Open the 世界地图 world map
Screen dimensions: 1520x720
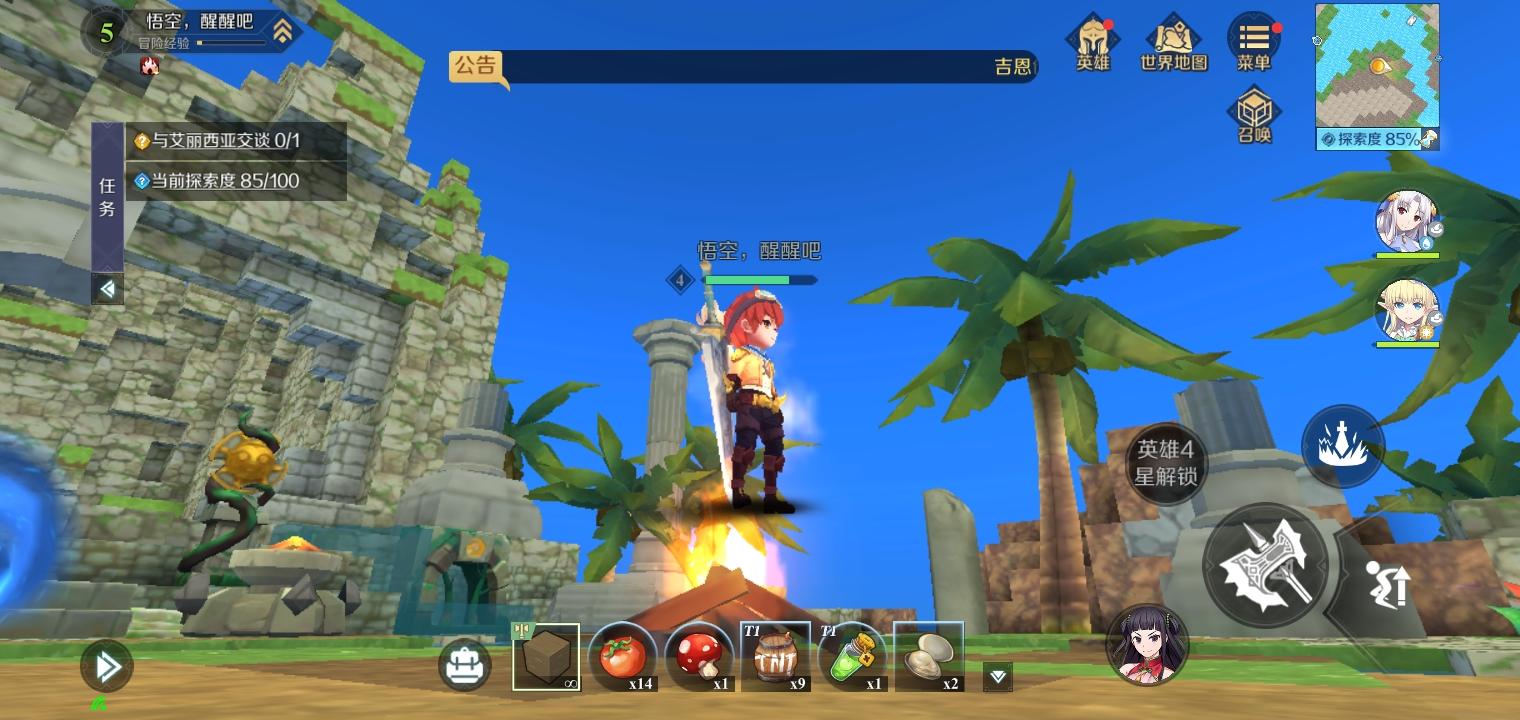click(x=1172, y=40)
